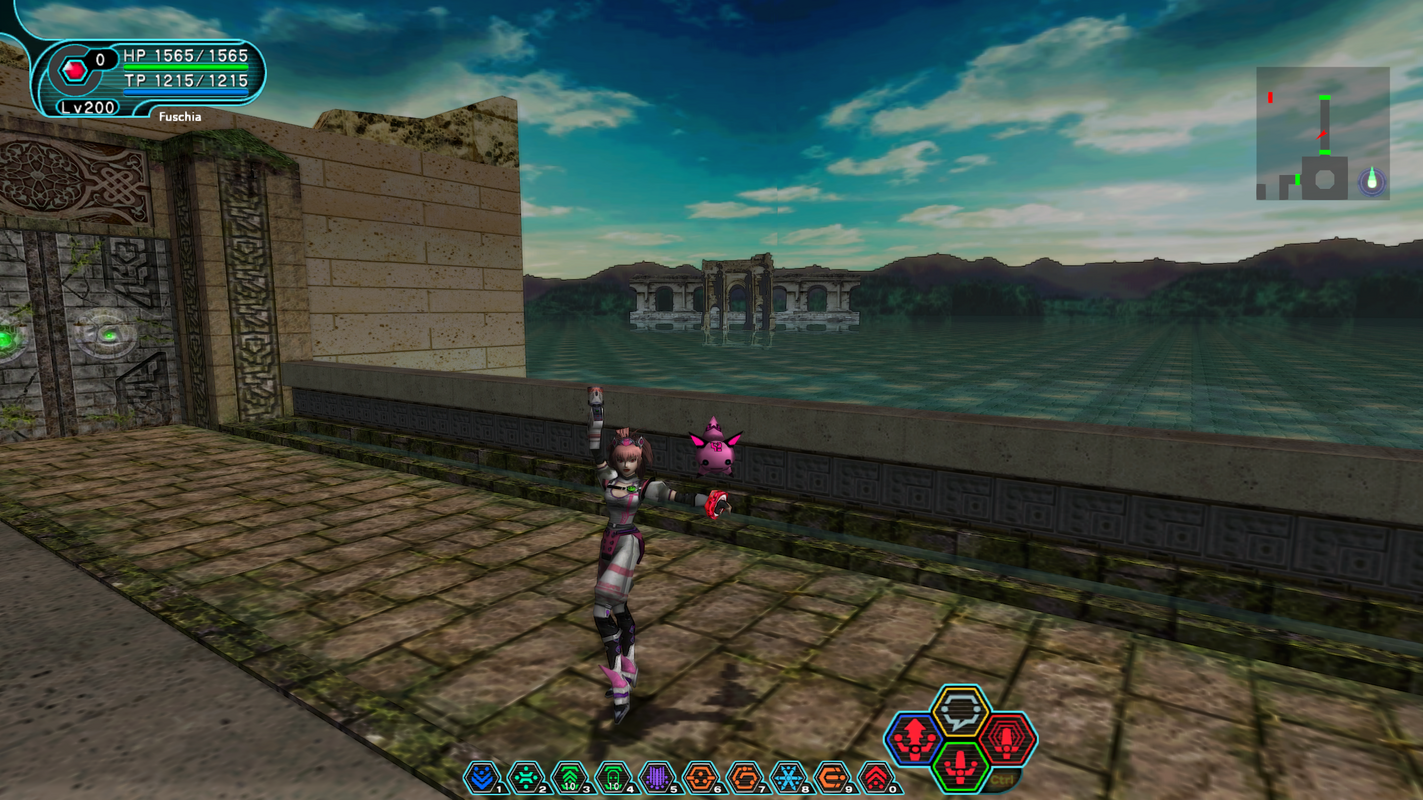The image size is (1423, 800).
Task: Click the purple barrier icon in hotbar slot 5
Action: [658, 775]
